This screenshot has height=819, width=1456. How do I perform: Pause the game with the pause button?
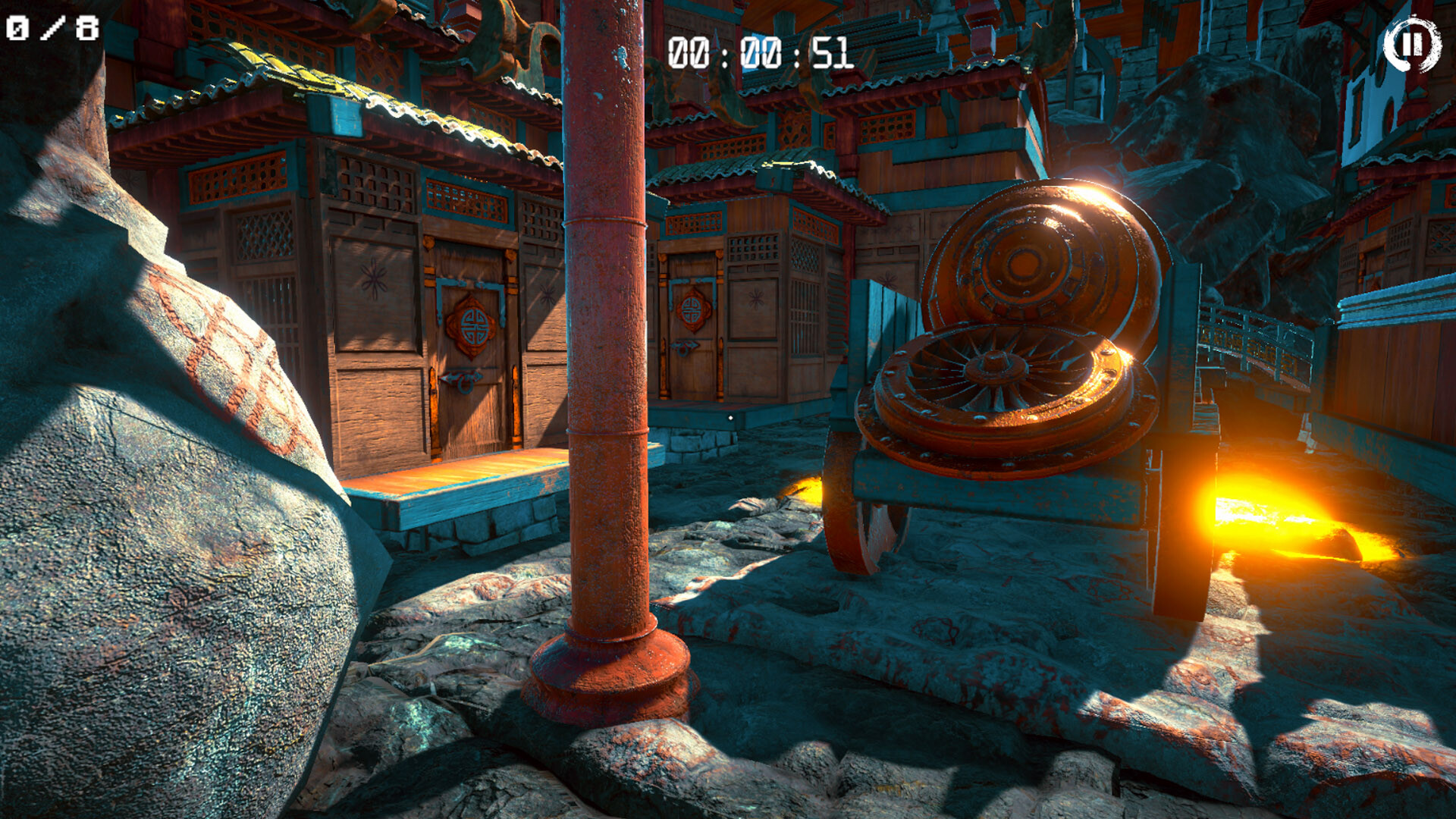click(1411, 45)
